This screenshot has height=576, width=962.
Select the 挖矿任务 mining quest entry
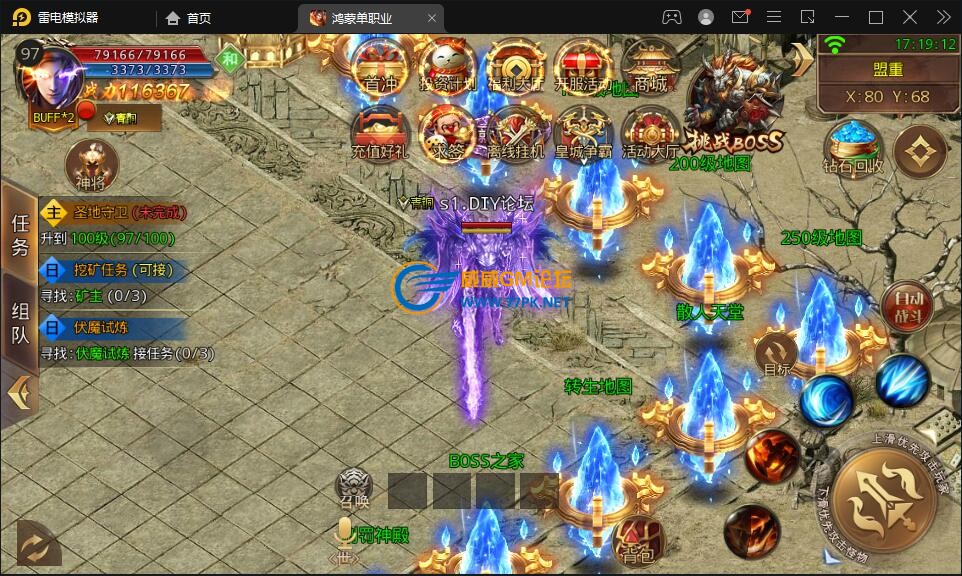pos(110,270)
